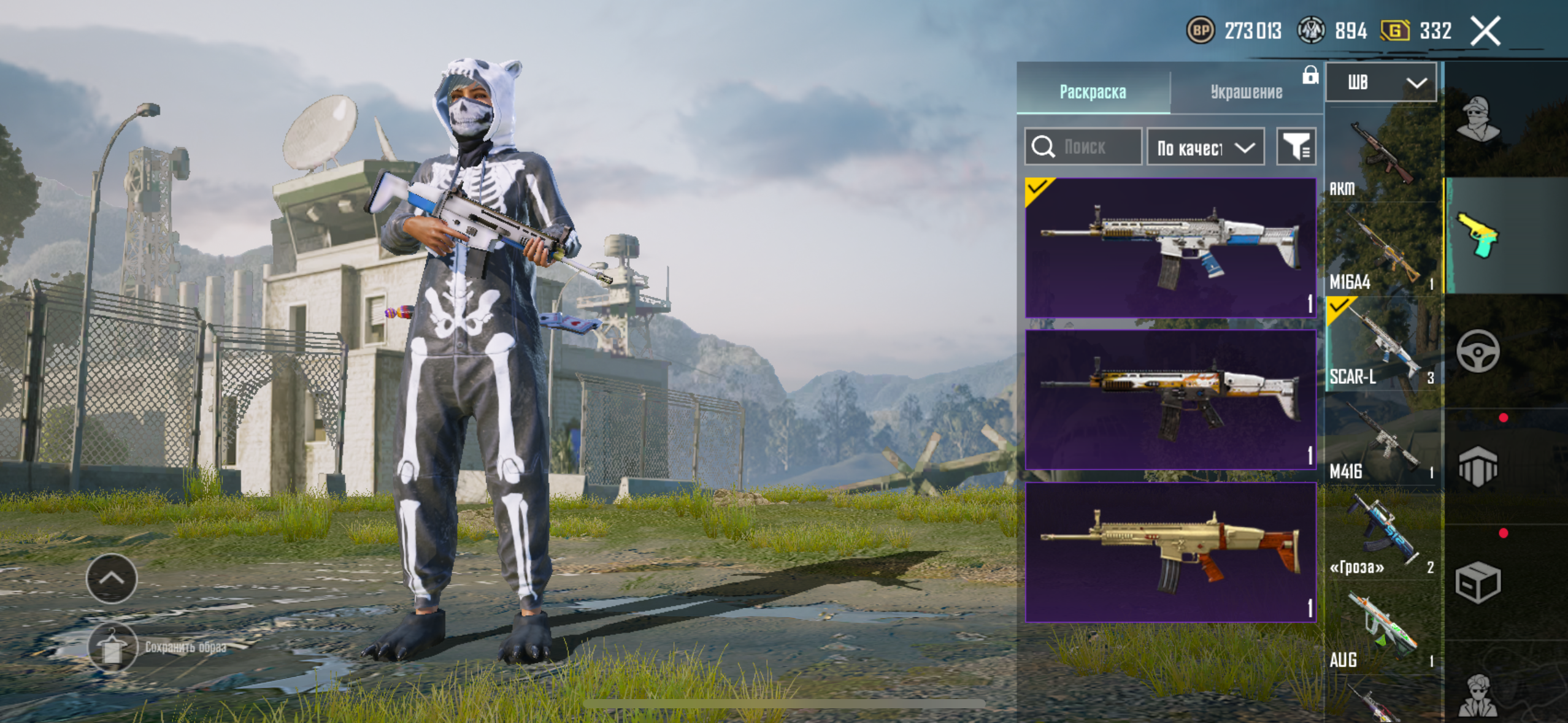Open the parachute category icon

click(x=1478, y=466)
